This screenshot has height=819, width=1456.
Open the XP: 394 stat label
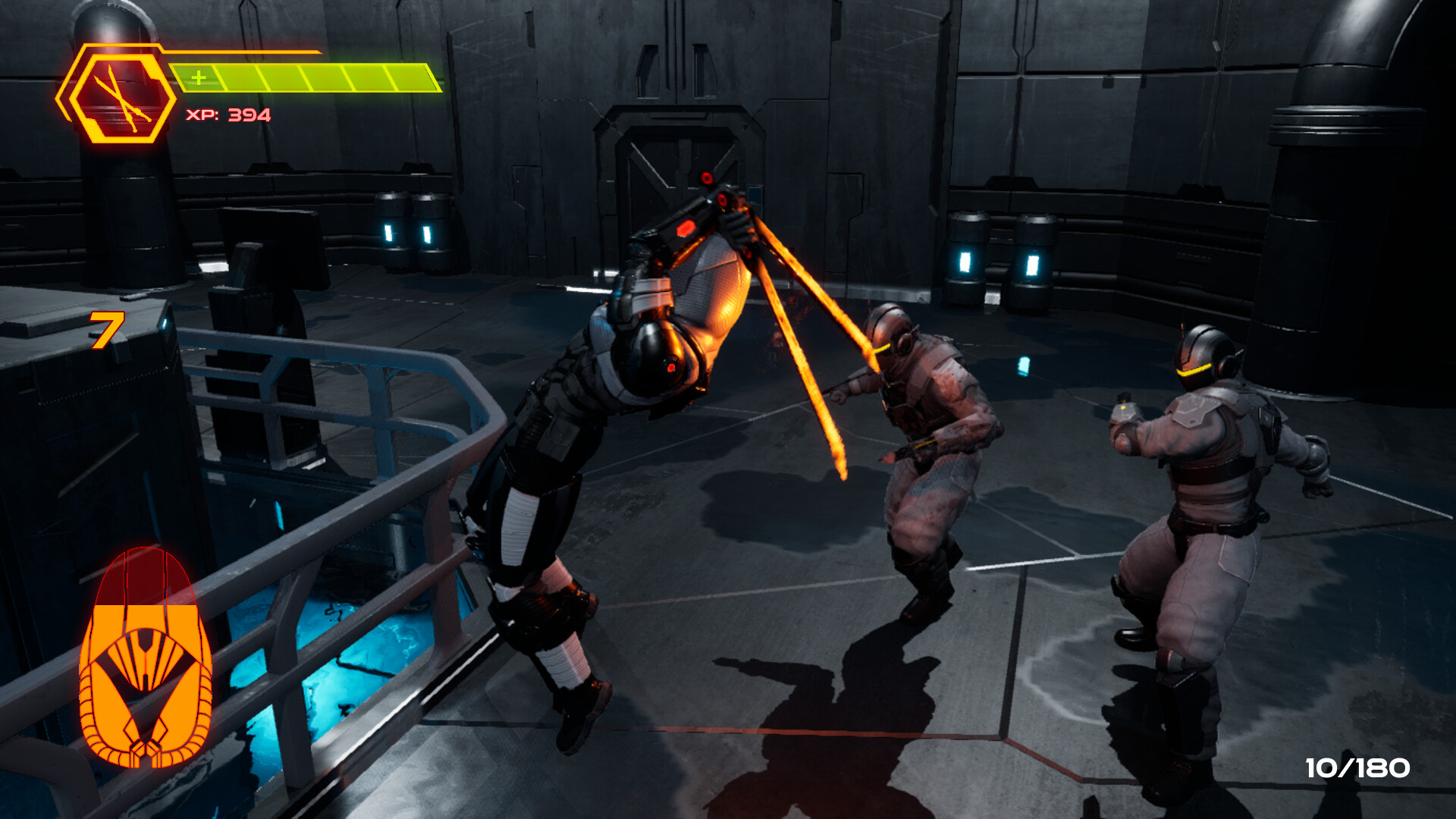tap(225, 115)
